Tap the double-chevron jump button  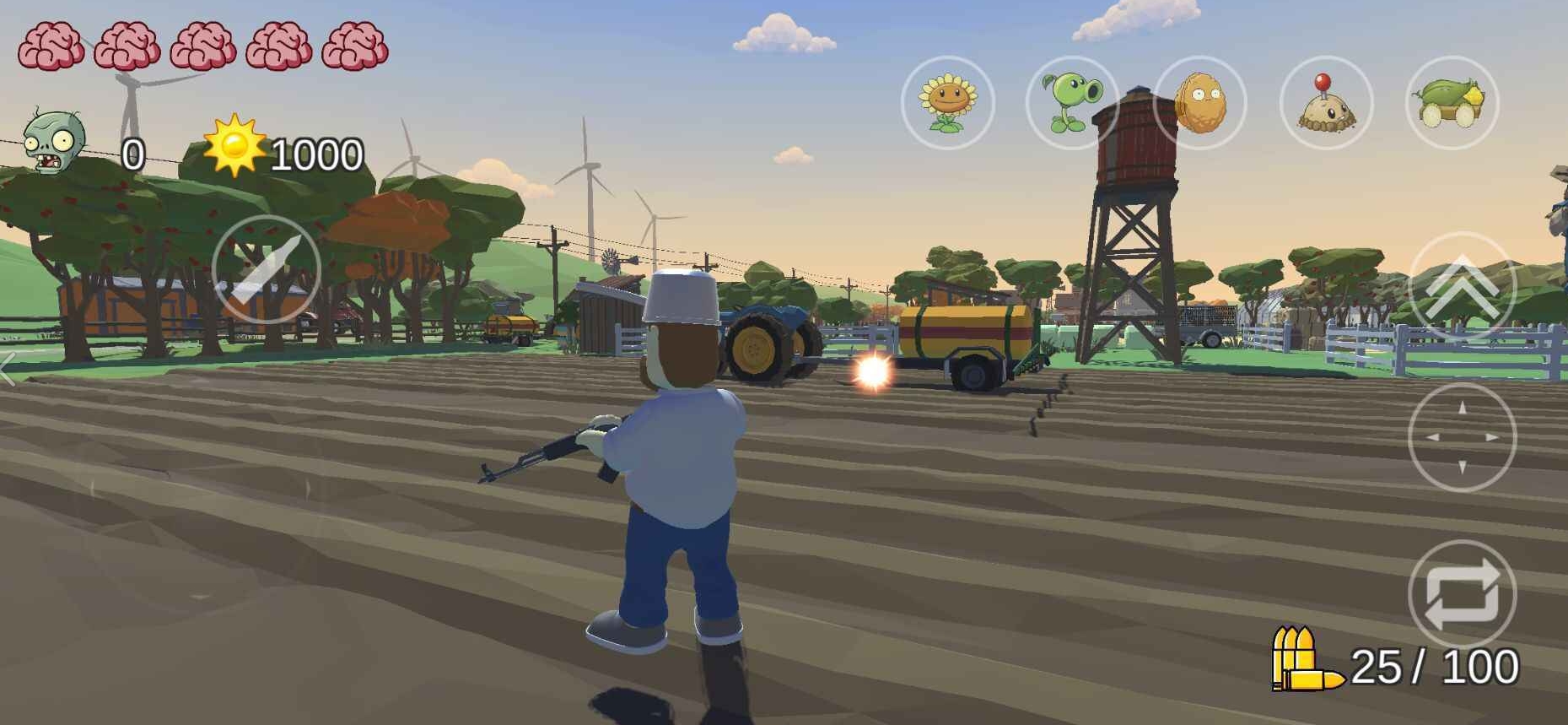tap(1462, 286)
